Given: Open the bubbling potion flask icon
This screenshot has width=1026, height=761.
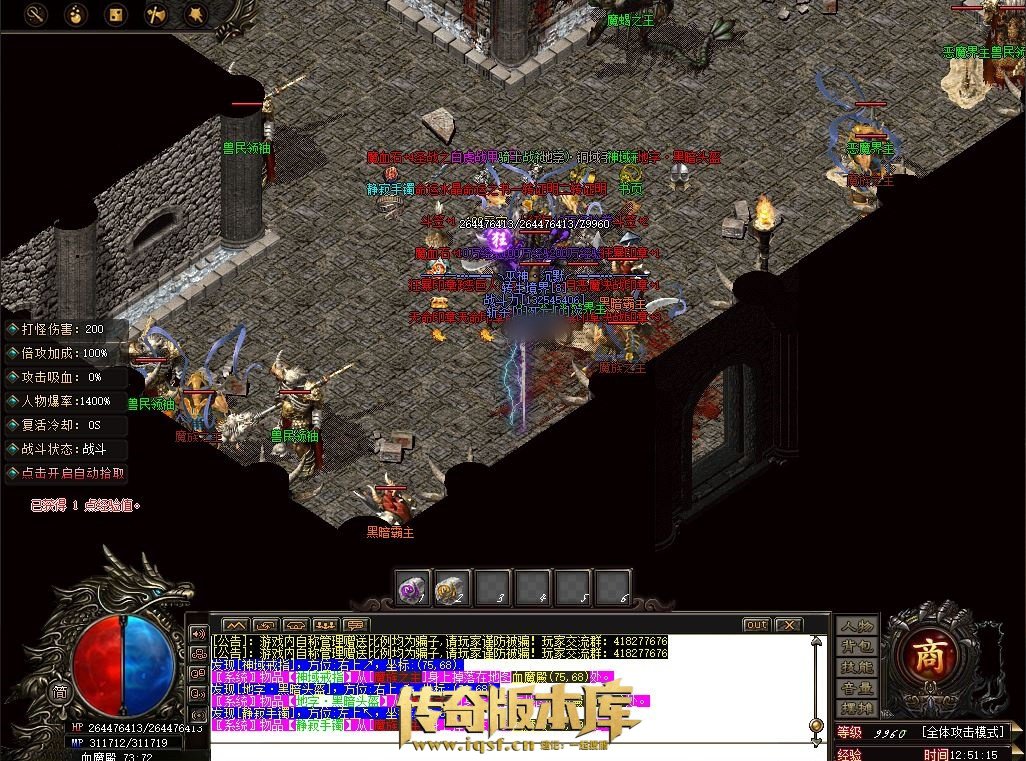Looking at the screenshot, I should tap(76, 14).
